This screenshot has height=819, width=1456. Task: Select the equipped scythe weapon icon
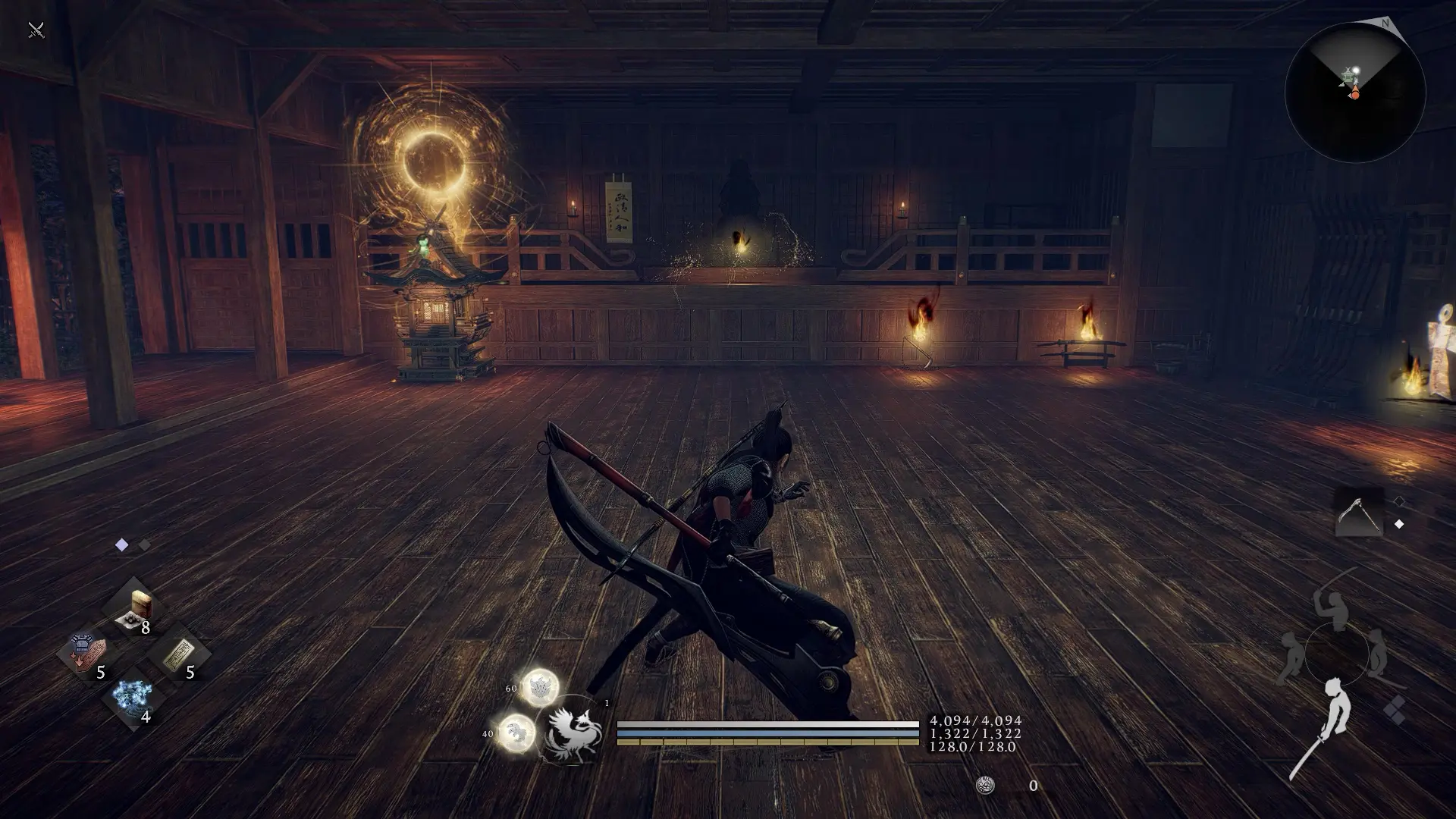click(x=1358, y=513)
